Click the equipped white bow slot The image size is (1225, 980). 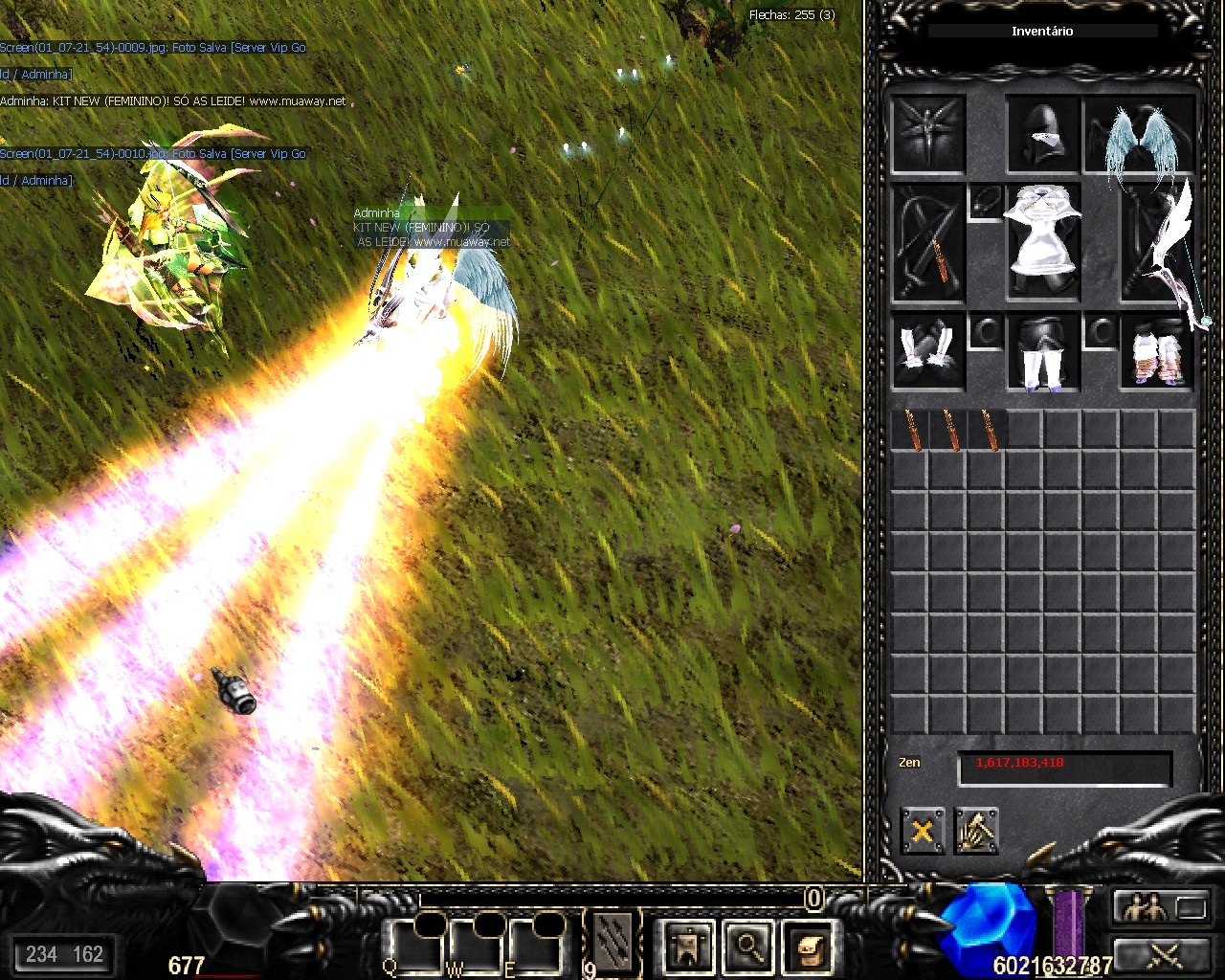pyautogui.click(x=1159, y=243)
